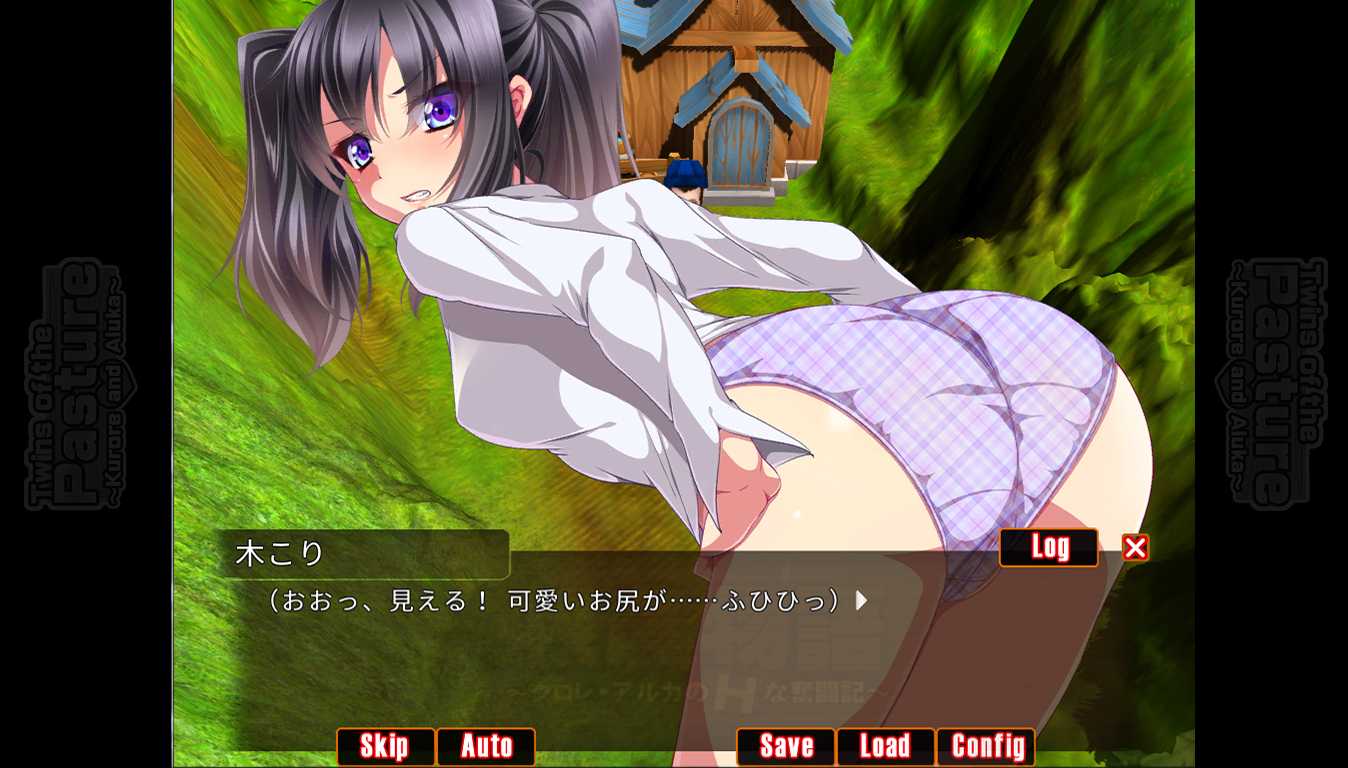The height and width of the screenshot is (768, 1348).
Task: Open the Save menu
Action: click(x=786, y=746)
